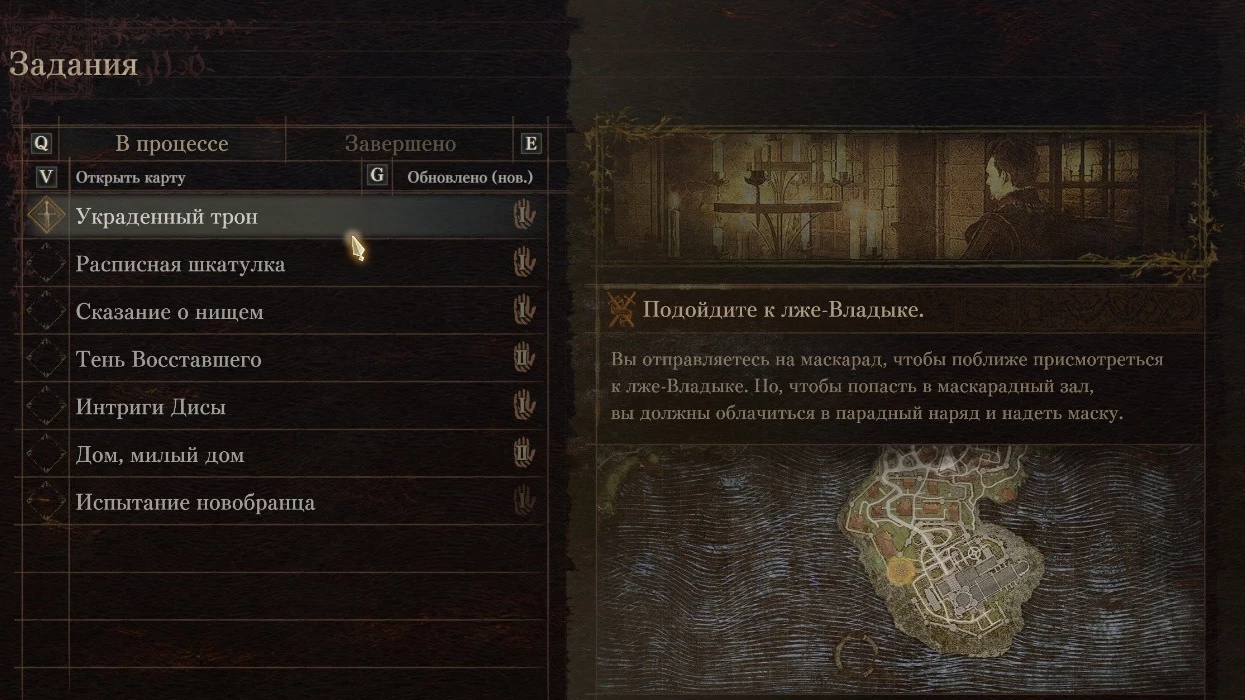Select the quest «Украденный трон»
The image size is (1245, 700).
(166, 216)
